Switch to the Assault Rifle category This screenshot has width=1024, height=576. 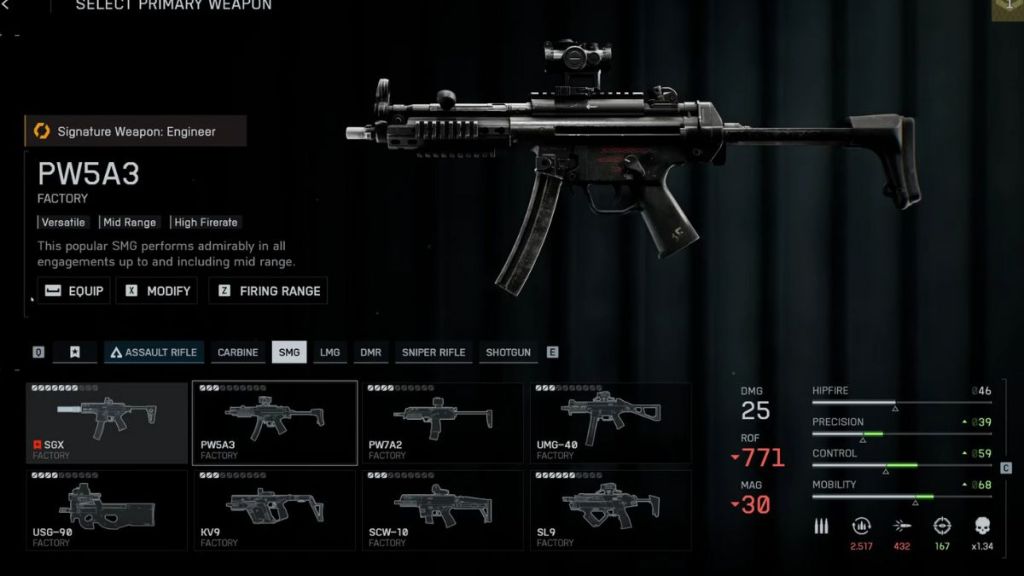(x=154, y=352)
